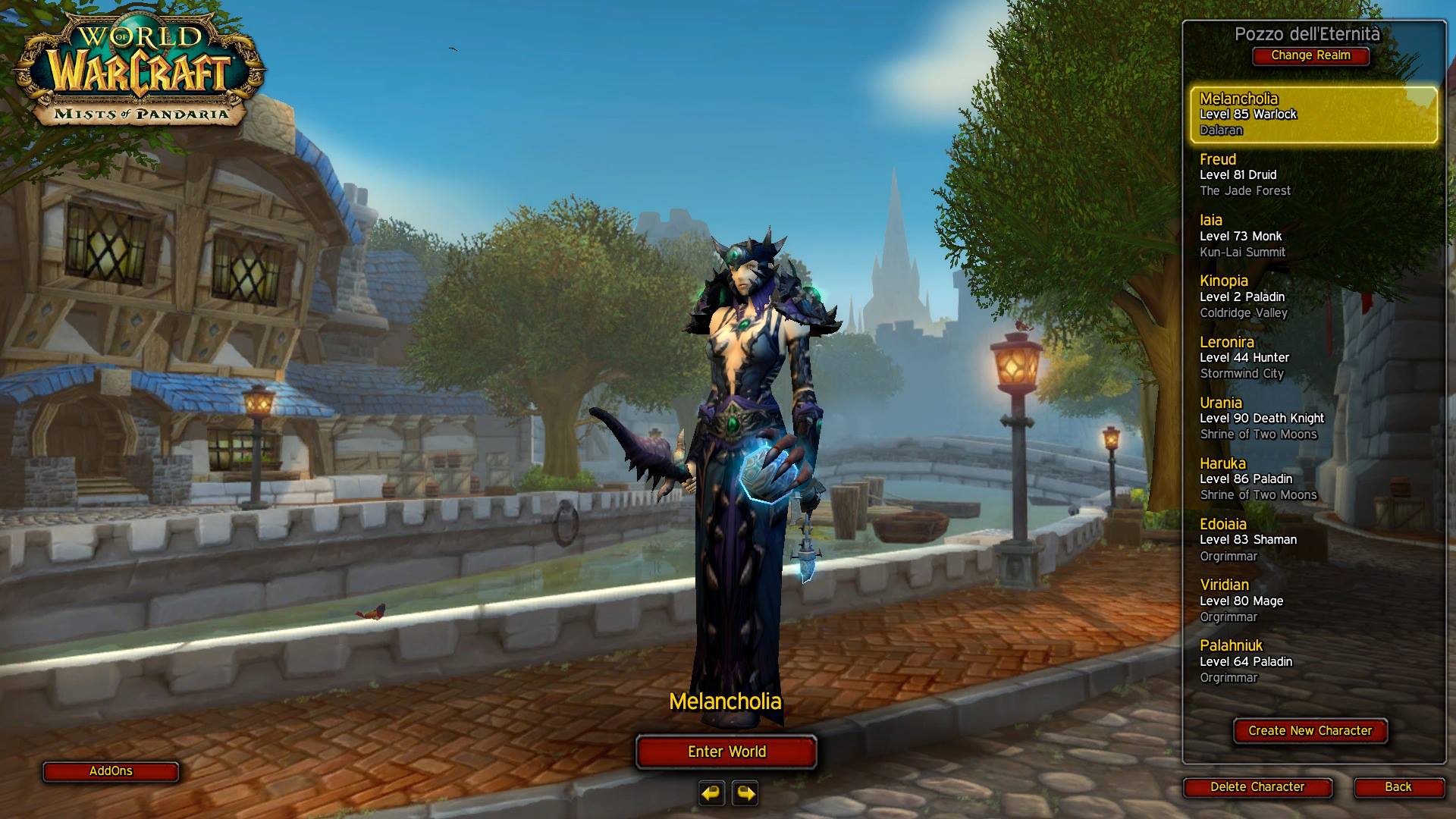The image size is (1456, 819).
Task: Pick Edoiaia the Level 83 Shaman
Action: coord(1313,539)
